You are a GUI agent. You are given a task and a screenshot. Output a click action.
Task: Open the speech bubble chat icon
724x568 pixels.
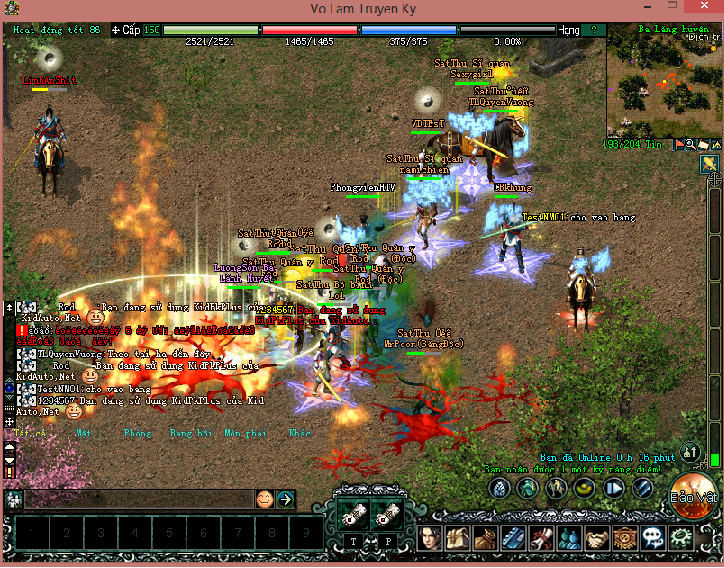pyautogui.click(x=653, y=538)
